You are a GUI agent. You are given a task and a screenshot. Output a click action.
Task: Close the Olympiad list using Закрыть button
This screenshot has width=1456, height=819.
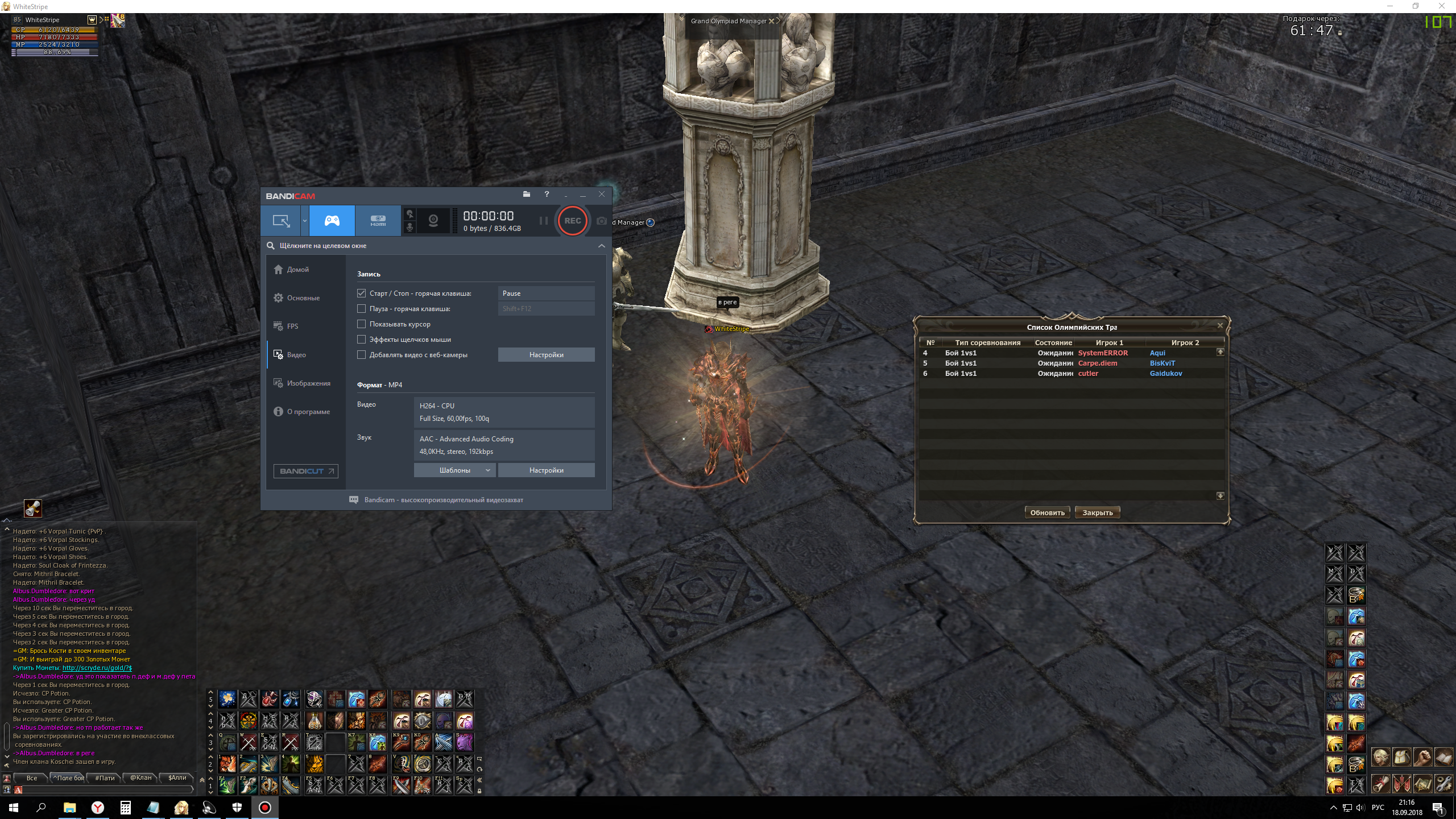(1097, 512)
